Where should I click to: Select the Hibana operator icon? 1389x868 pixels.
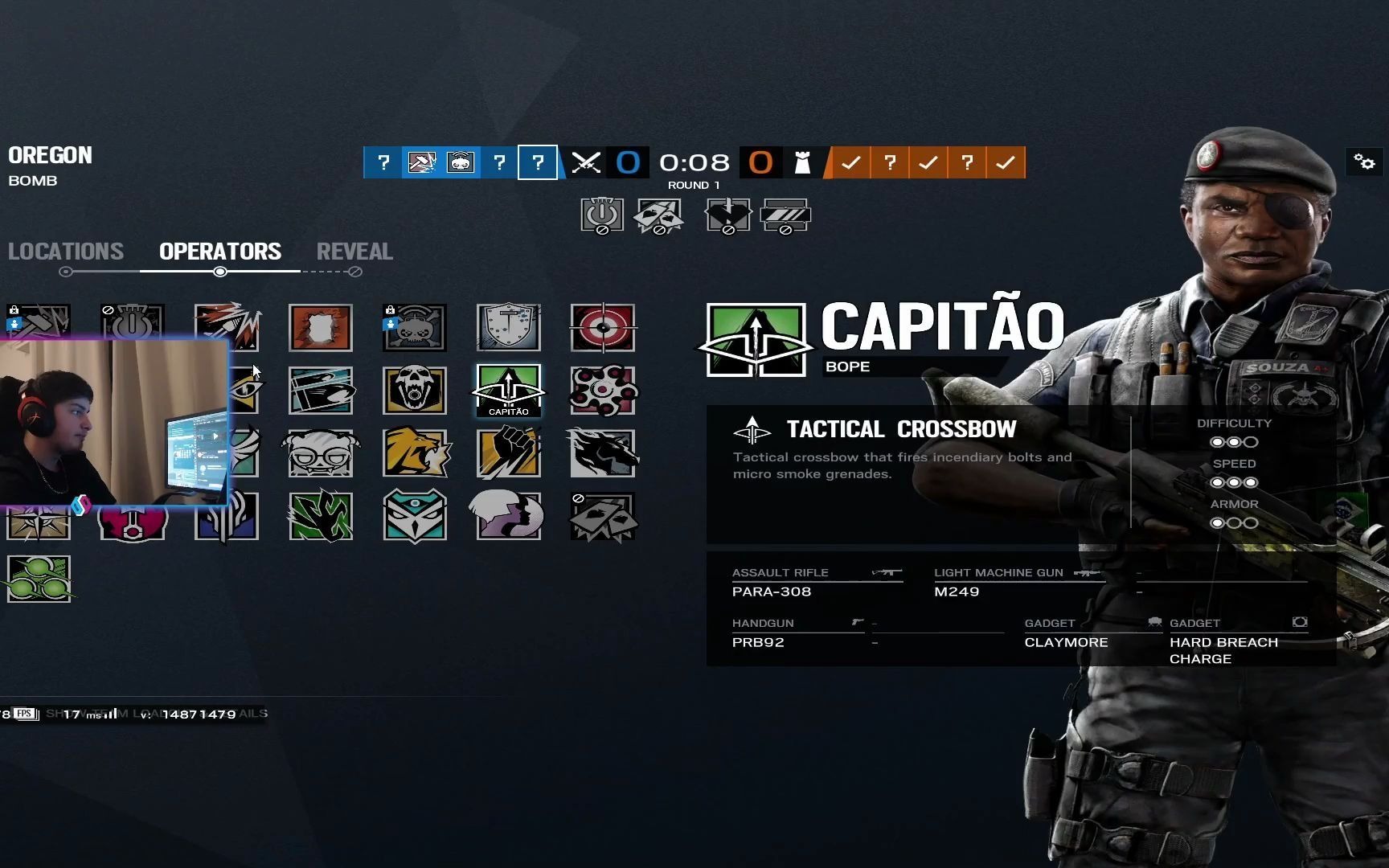[x=602, y=391]
